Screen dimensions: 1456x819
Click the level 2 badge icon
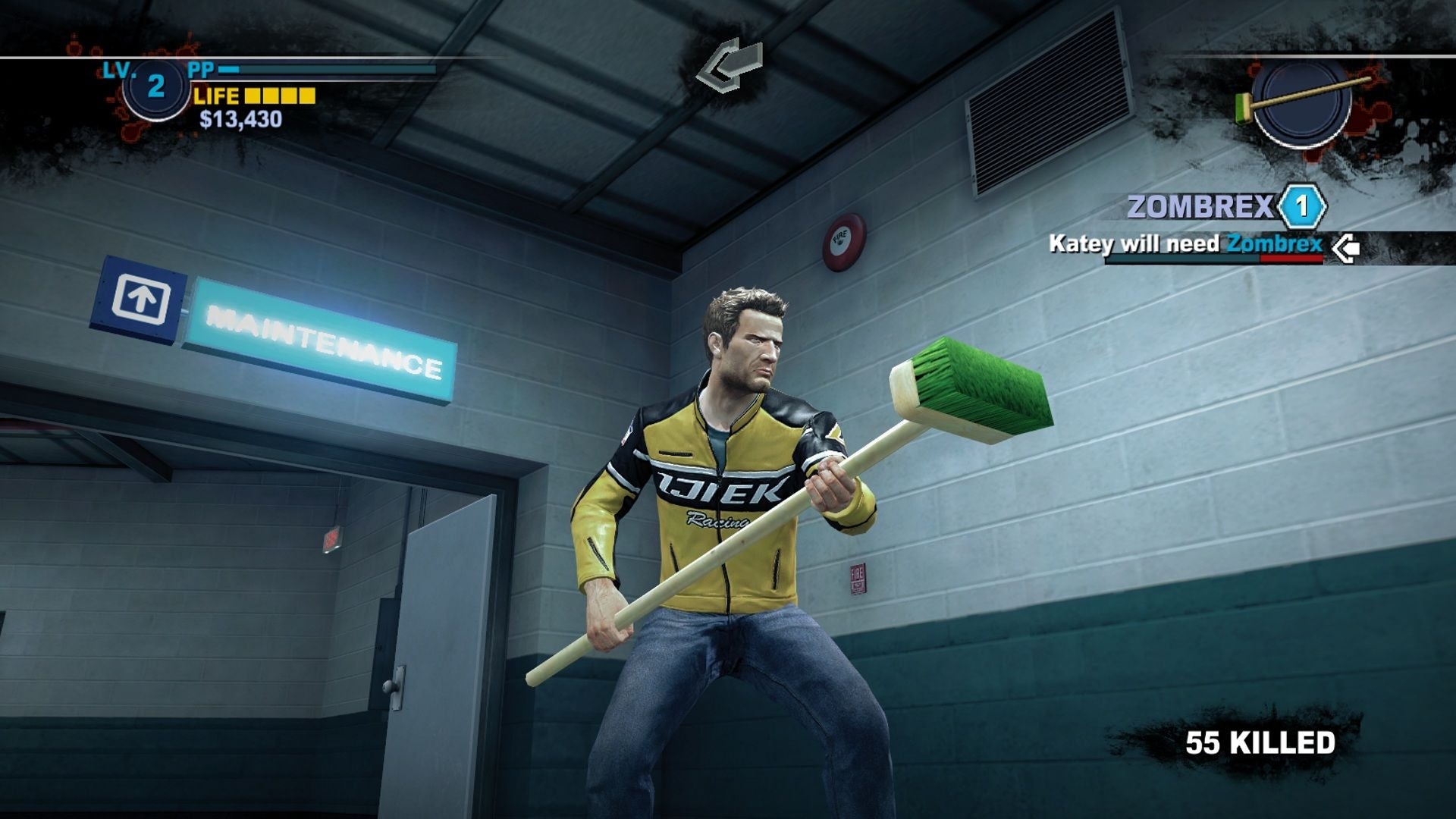tap(157, 91)
